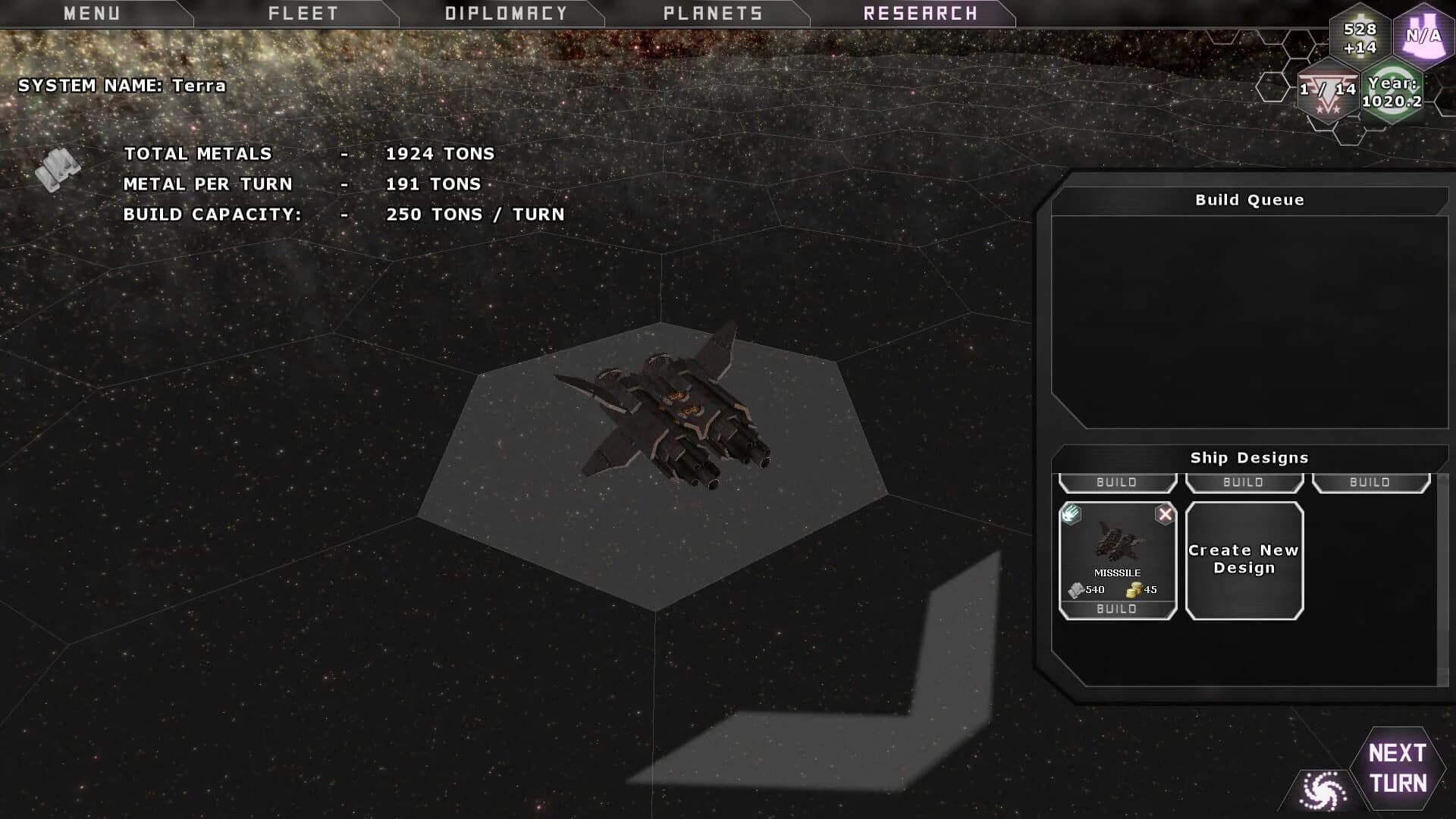Switch to the Fleet tab
The width and height of the screenshot is (1456, 819).
(303, 14)
